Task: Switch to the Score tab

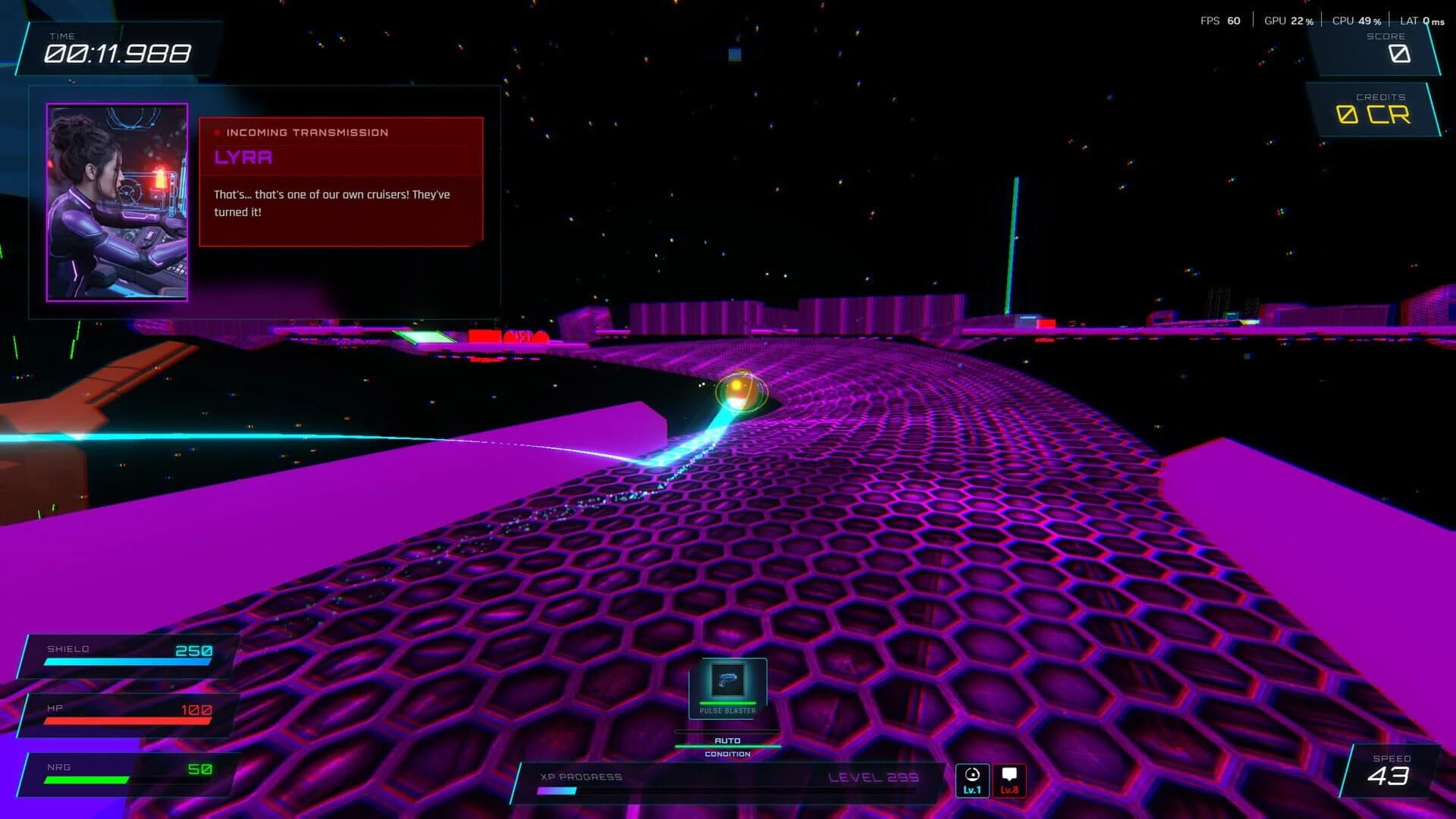Action: coord(1385,36)
